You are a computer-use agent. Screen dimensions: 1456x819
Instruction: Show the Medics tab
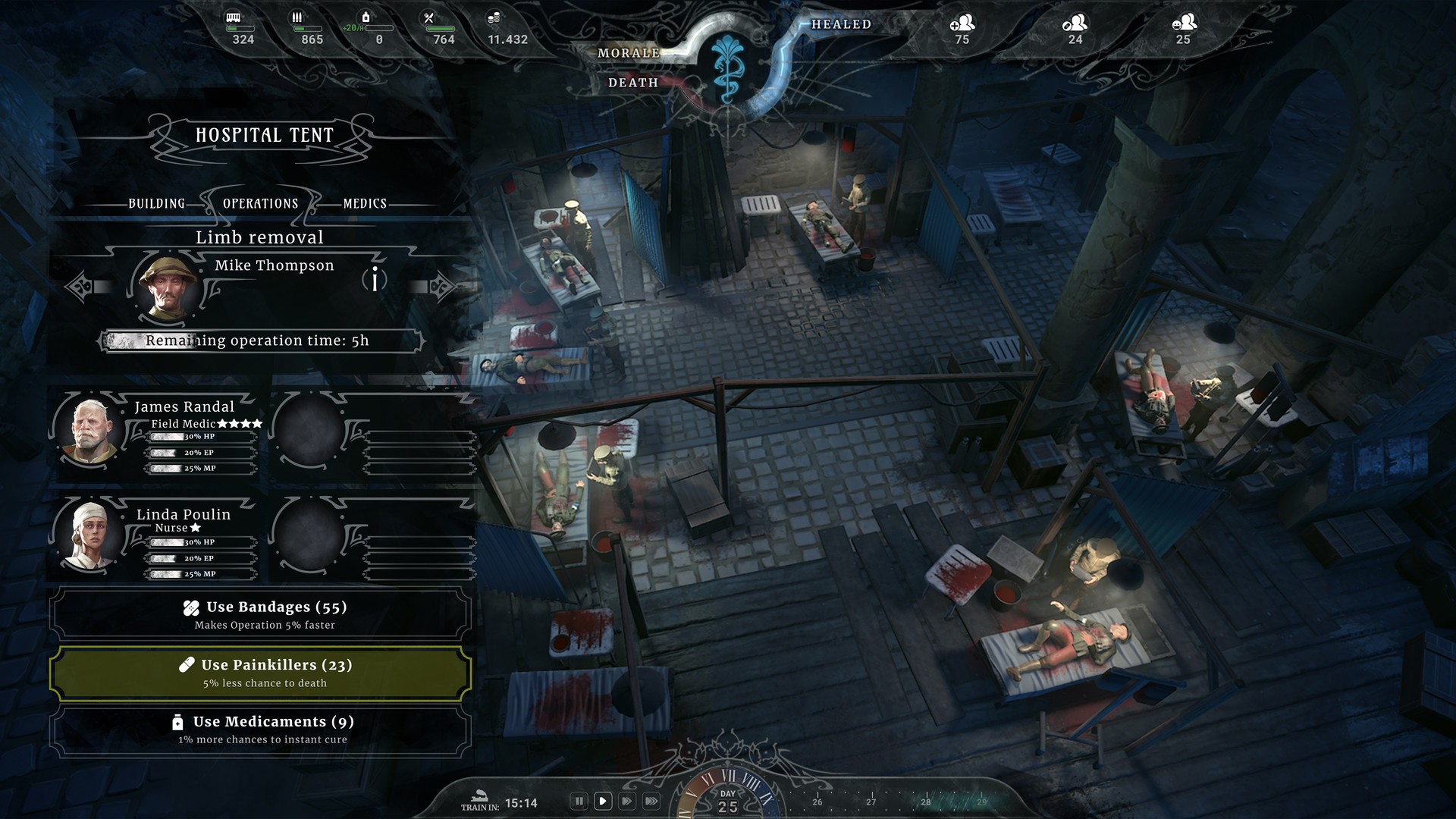tap(365, 203)
